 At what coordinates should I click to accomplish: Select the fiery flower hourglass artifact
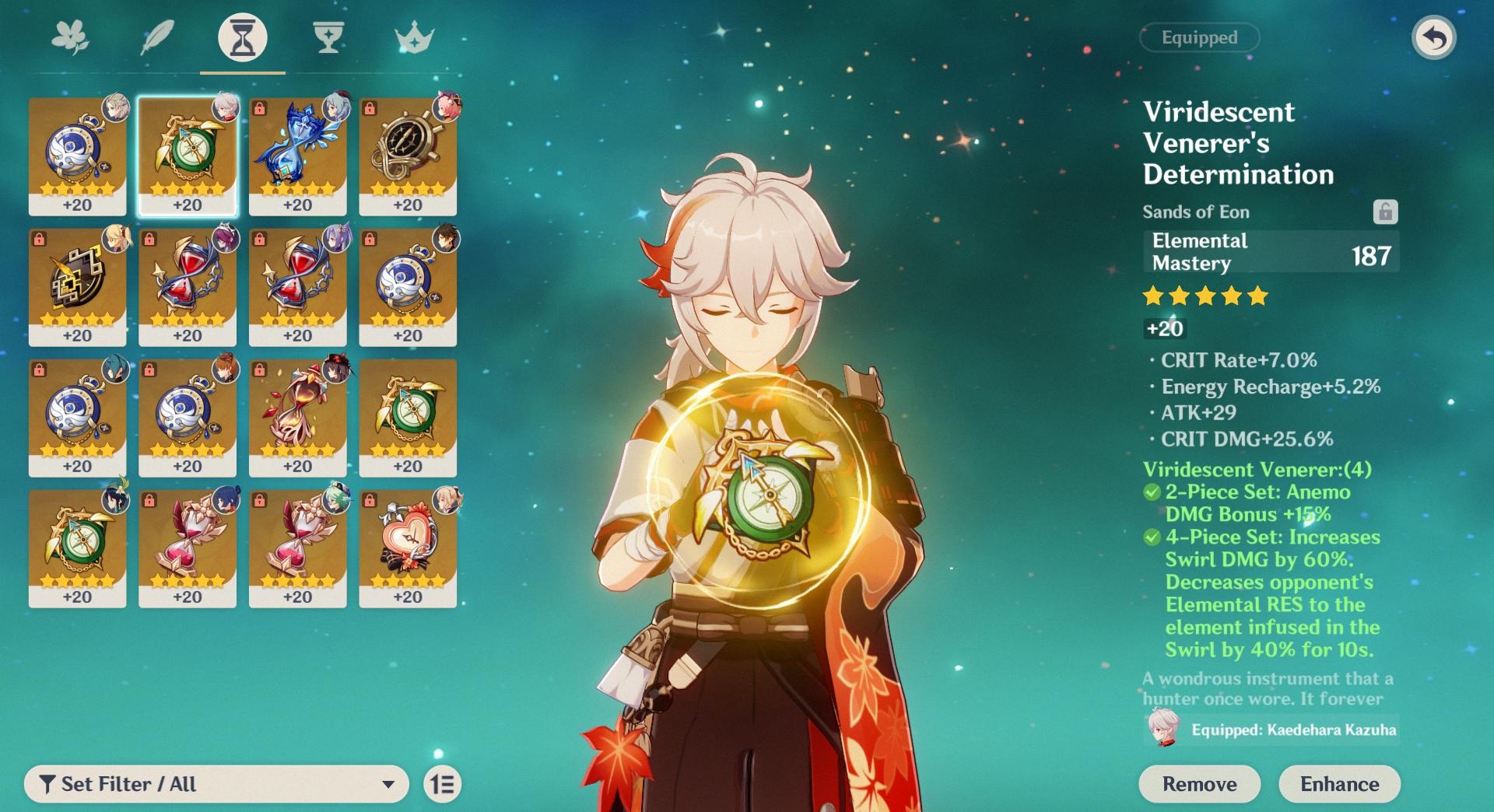tap(297, 417)
